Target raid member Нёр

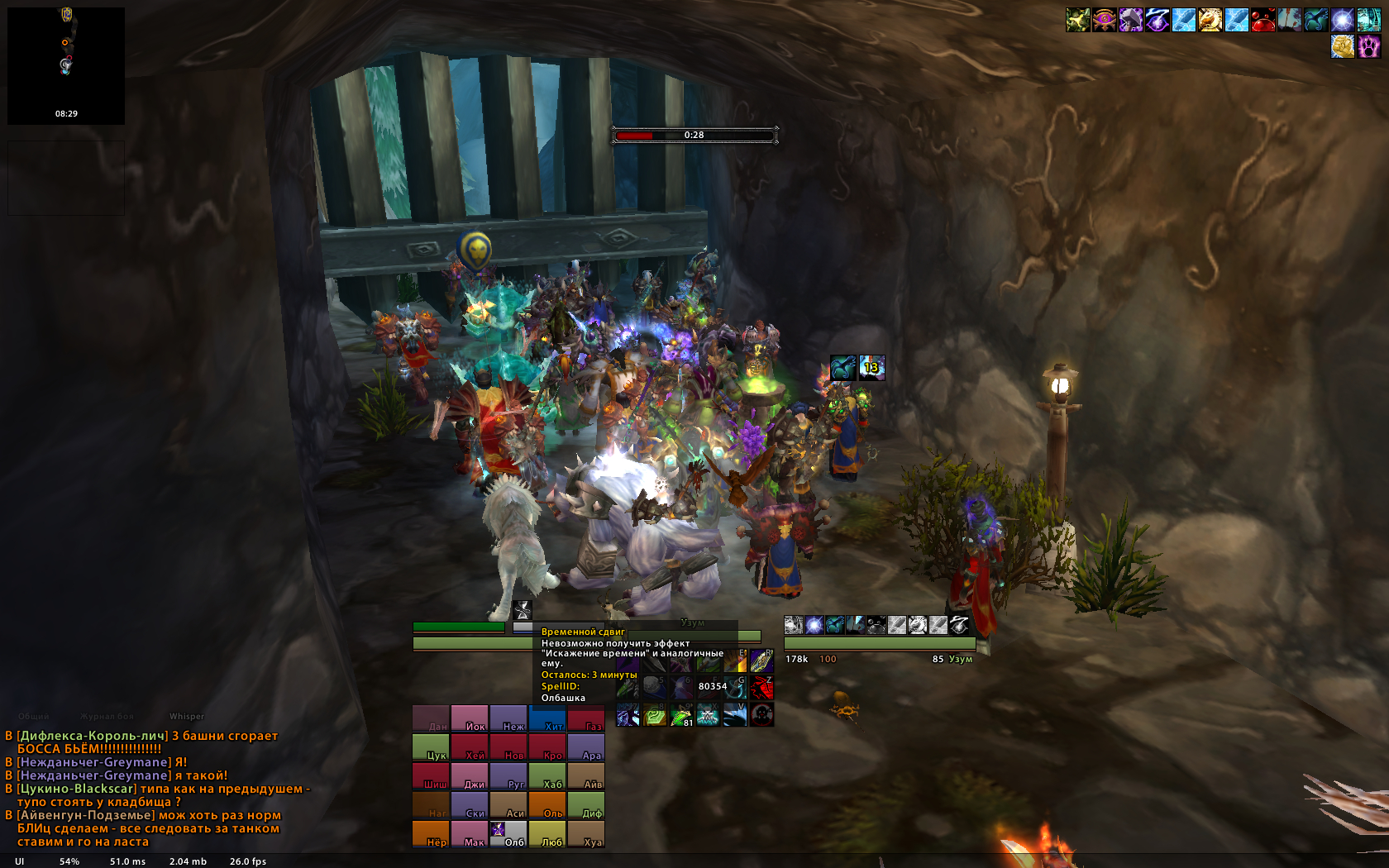[431, 834]
